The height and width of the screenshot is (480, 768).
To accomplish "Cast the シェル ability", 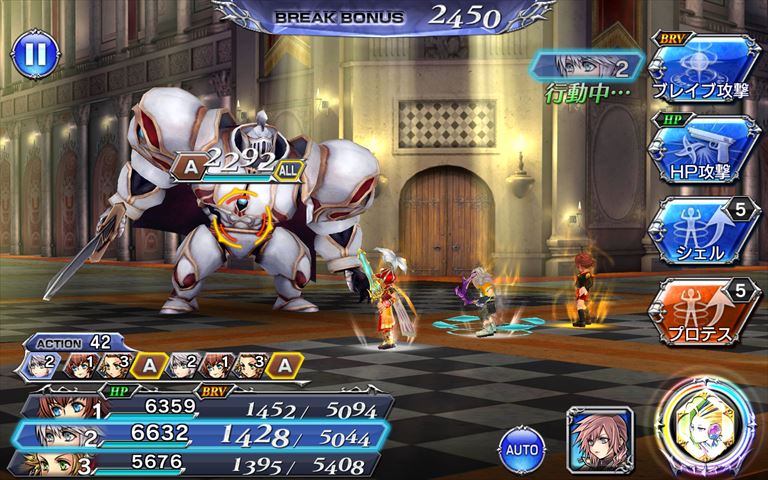I will point(703,230).
